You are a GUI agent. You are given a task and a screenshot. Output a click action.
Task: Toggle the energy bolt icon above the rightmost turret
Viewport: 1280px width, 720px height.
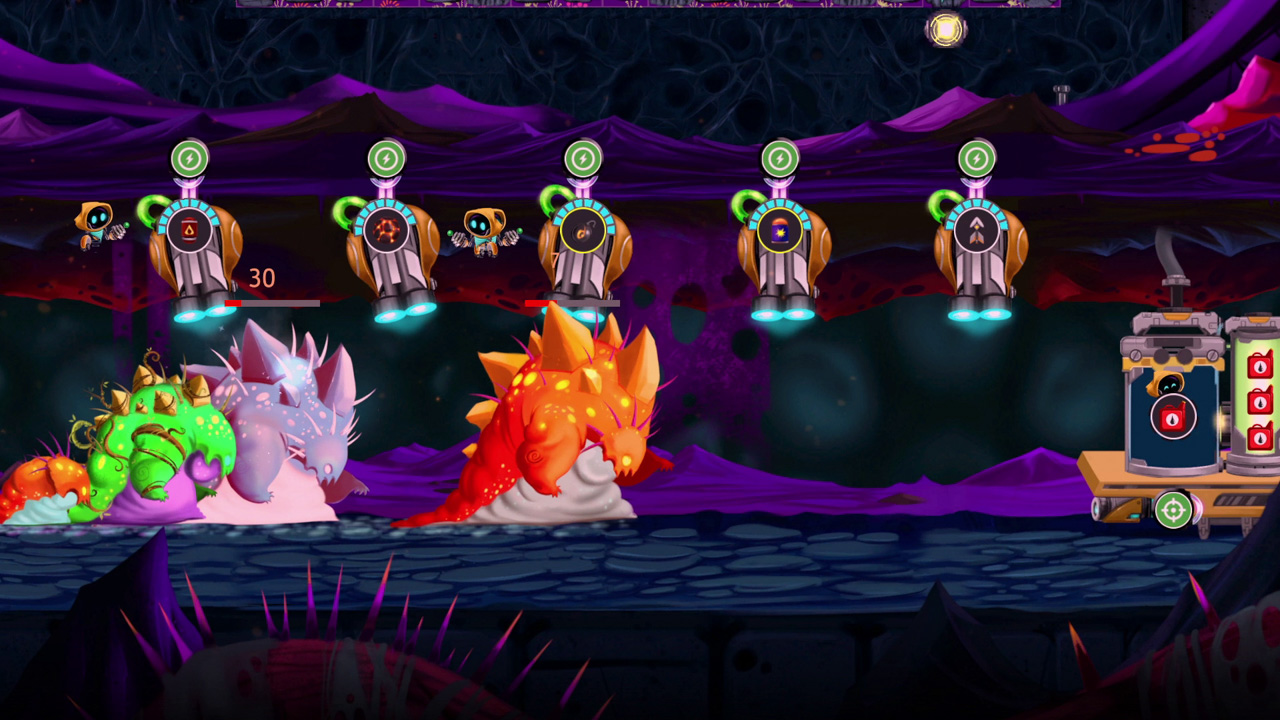[977, 157]
